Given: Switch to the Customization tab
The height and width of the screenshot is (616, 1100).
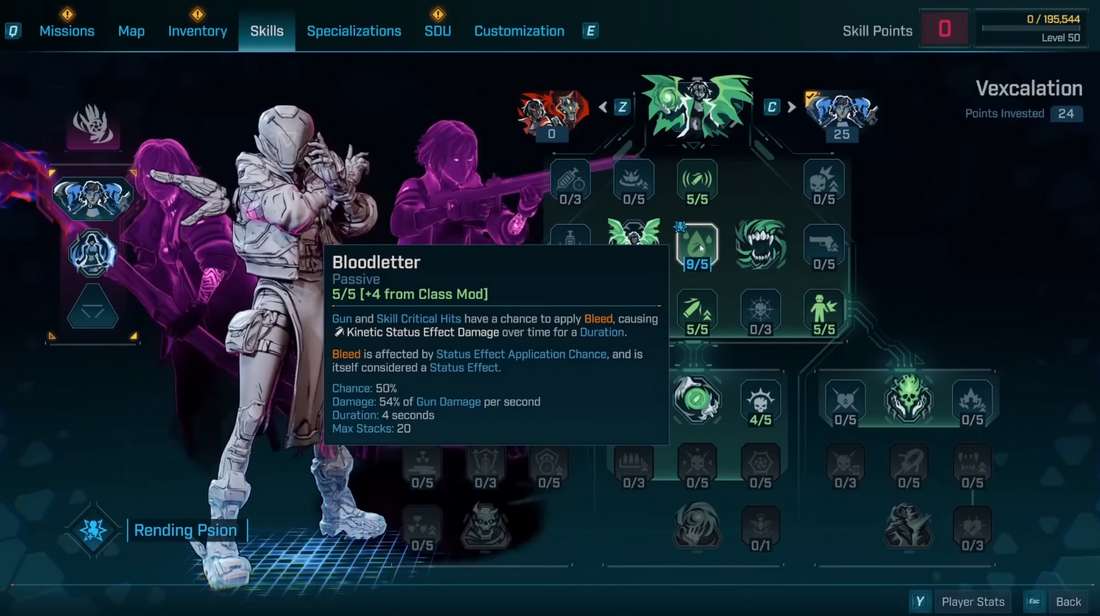Looking at the screenshot, I should point(519,31).
